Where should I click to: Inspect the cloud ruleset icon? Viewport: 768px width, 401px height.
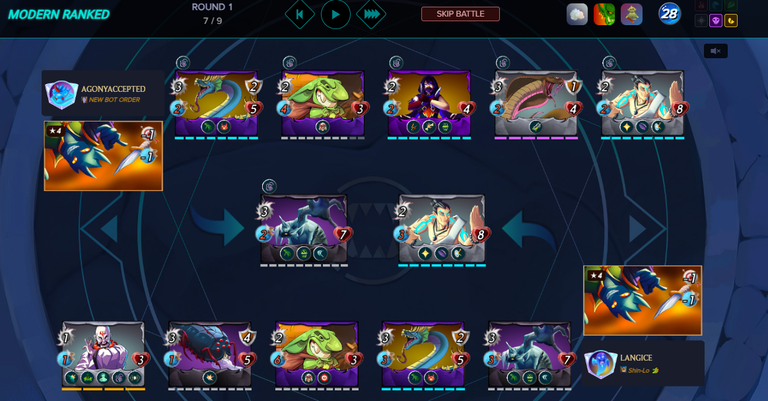pyautogui.click(x=577, y=14)
